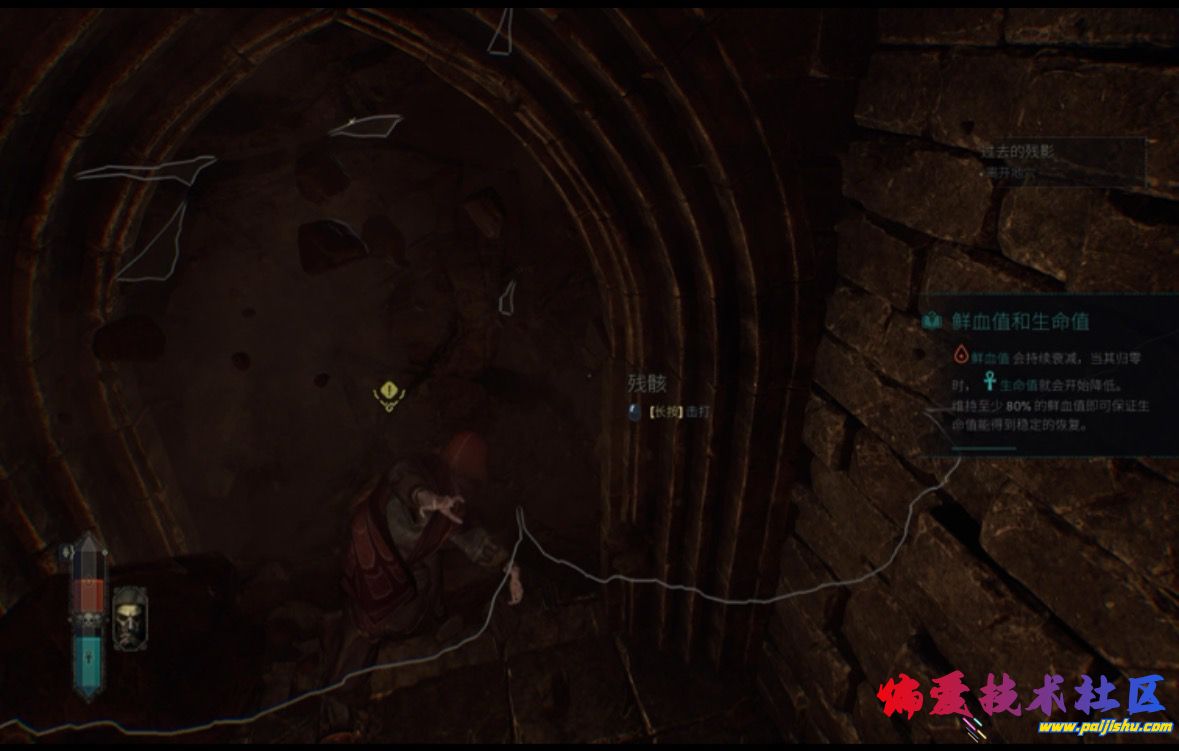Select the character portrait beside the blood gauge
The width and height of the screenshot is (1179, 751).
(x=127, y=617)
